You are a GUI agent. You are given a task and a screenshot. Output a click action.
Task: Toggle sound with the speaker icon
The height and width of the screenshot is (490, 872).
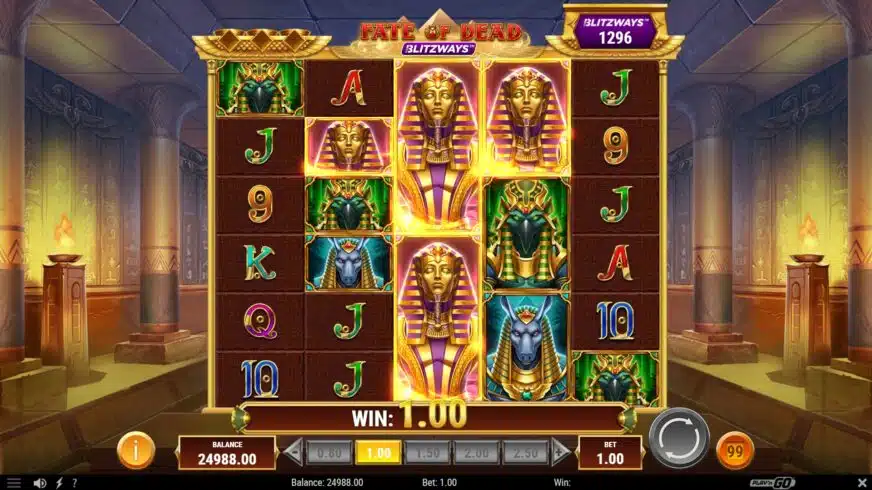[x=40, y=483]
